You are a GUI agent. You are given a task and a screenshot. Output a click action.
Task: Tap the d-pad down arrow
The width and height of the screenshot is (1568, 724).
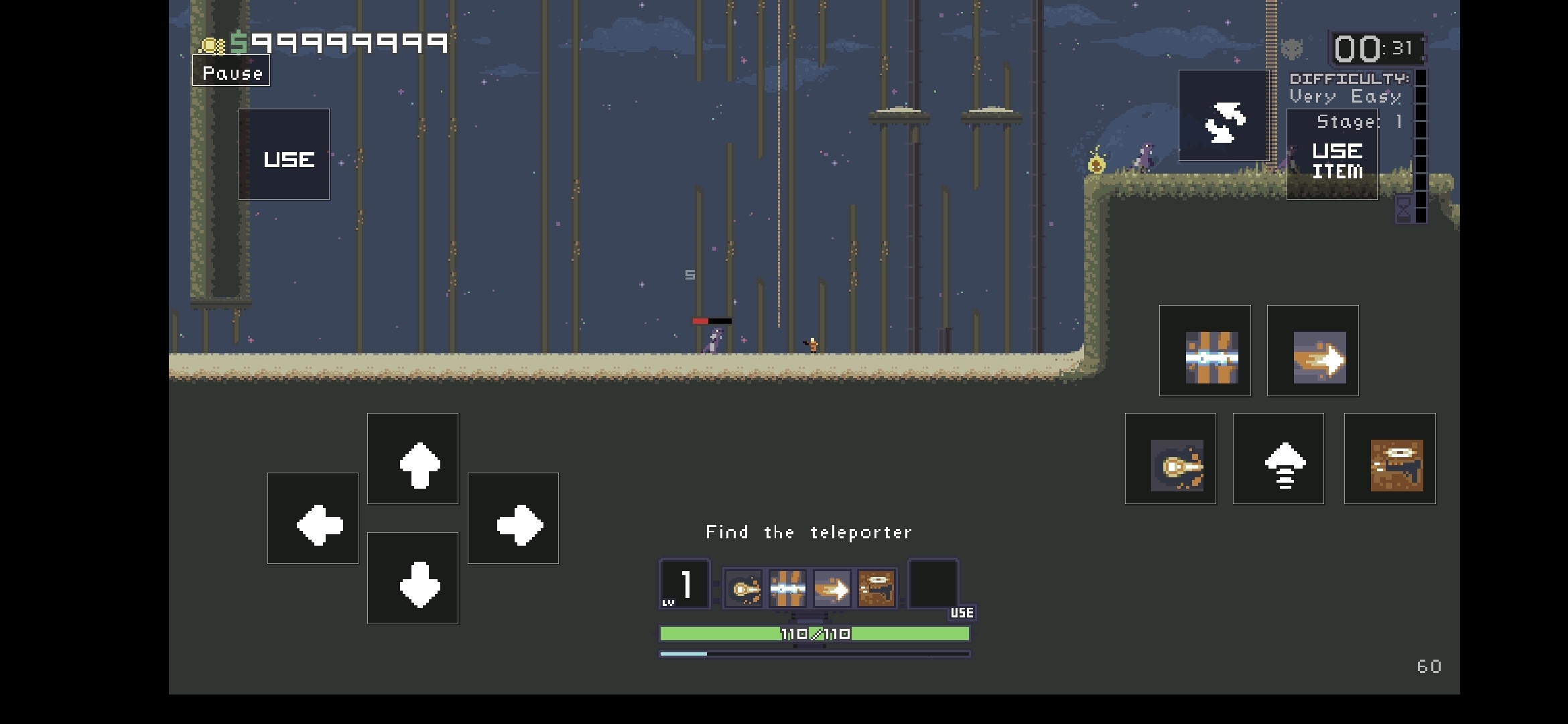coord(413,579)
